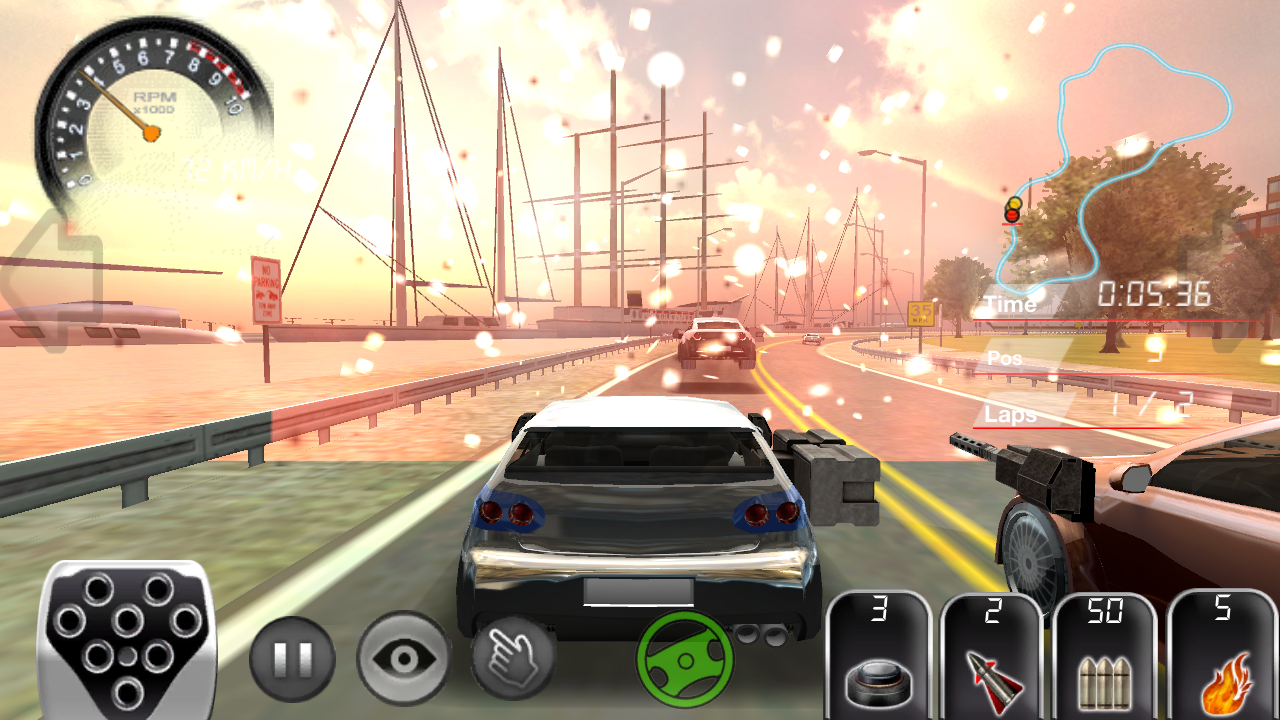The height and width of the screenshot is (720, 1280).
Task: Shoot the machine gun bullets
Action: tap(1105, 655)
